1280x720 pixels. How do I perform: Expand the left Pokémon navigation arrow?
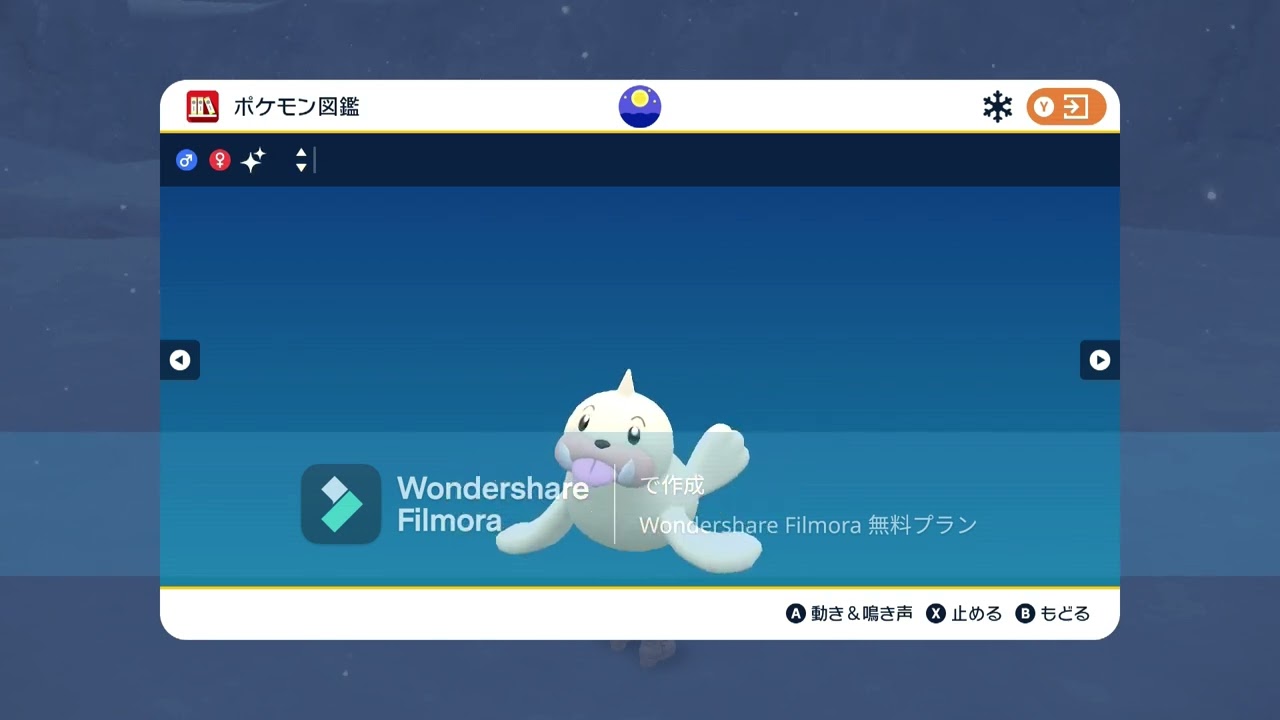pos(180,360)
